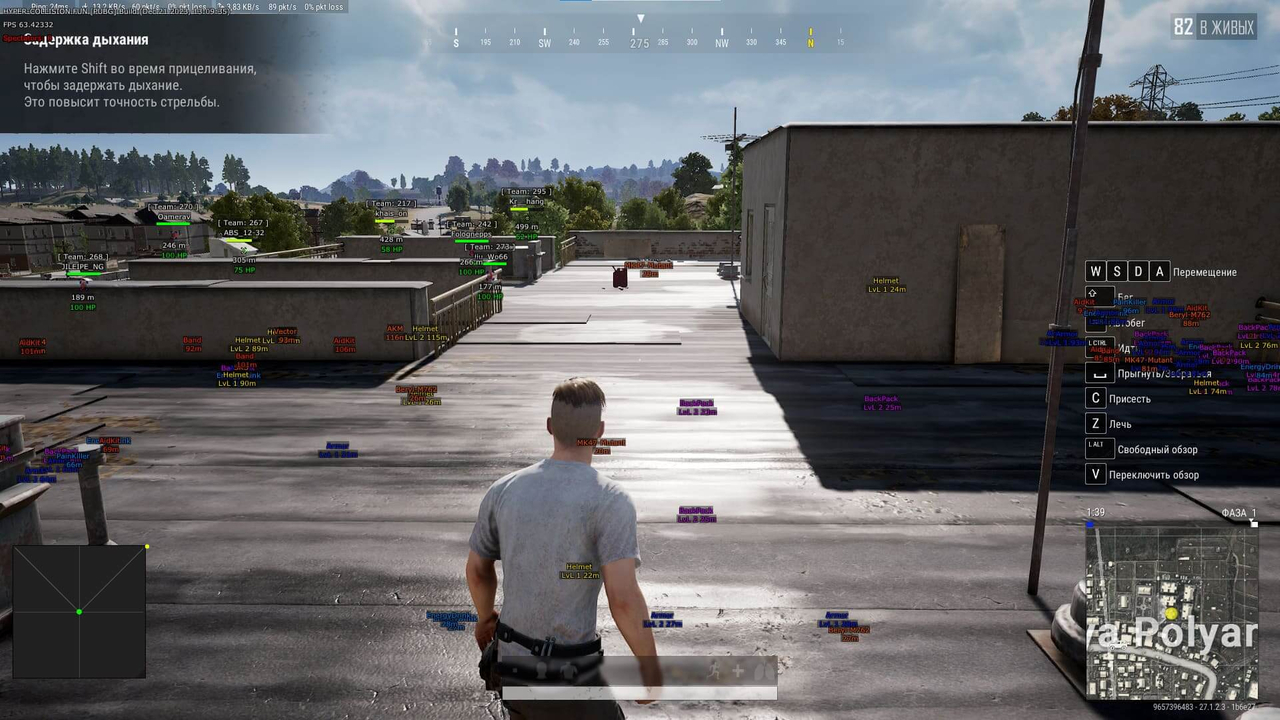Expand the ФАЗА 1 phase indicator
The image size is (1280, 720).
coord(1240,512)
